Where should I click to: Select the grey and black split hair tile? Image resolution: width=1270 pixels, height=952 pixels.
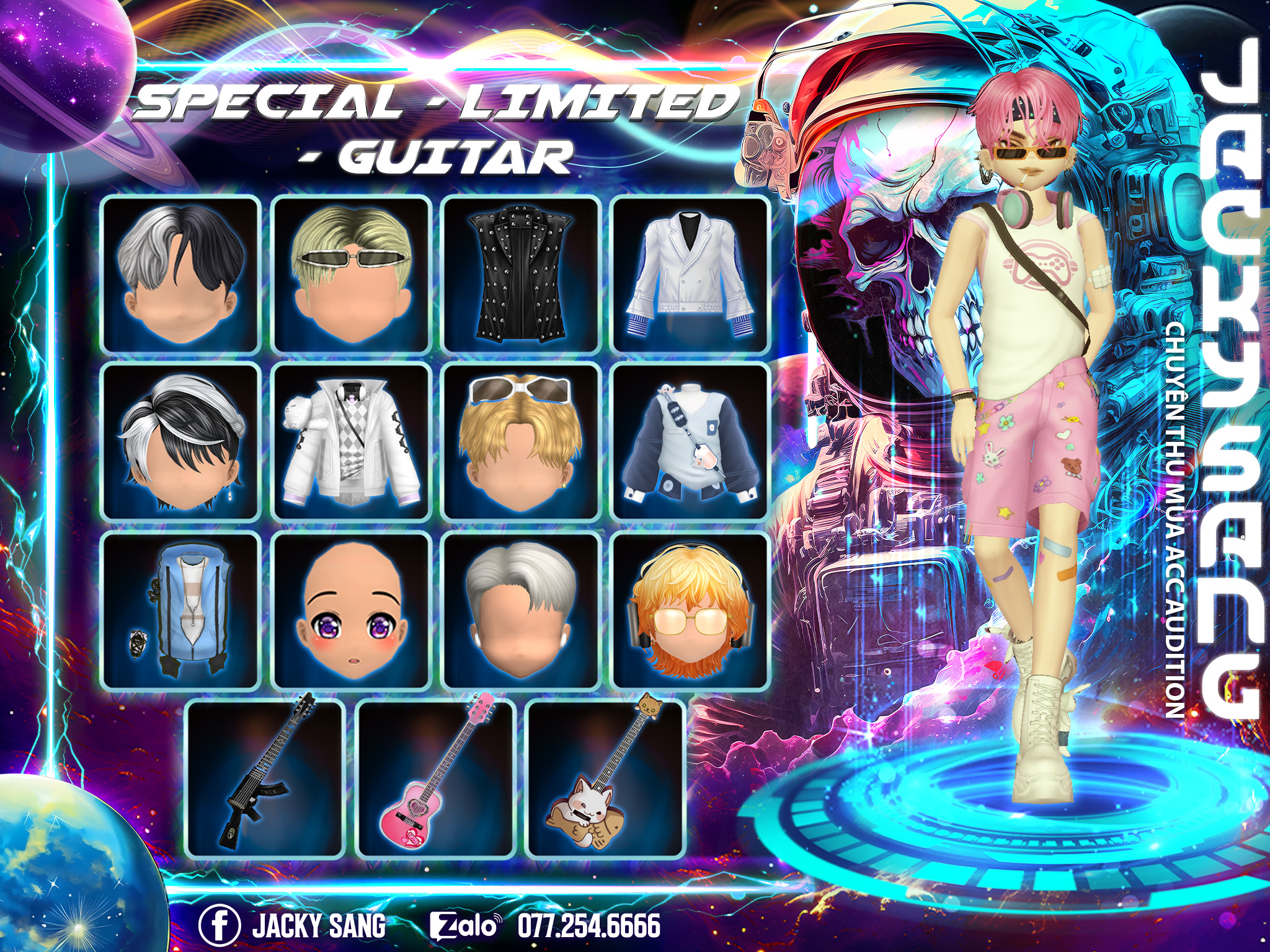(x=180, y=275)
